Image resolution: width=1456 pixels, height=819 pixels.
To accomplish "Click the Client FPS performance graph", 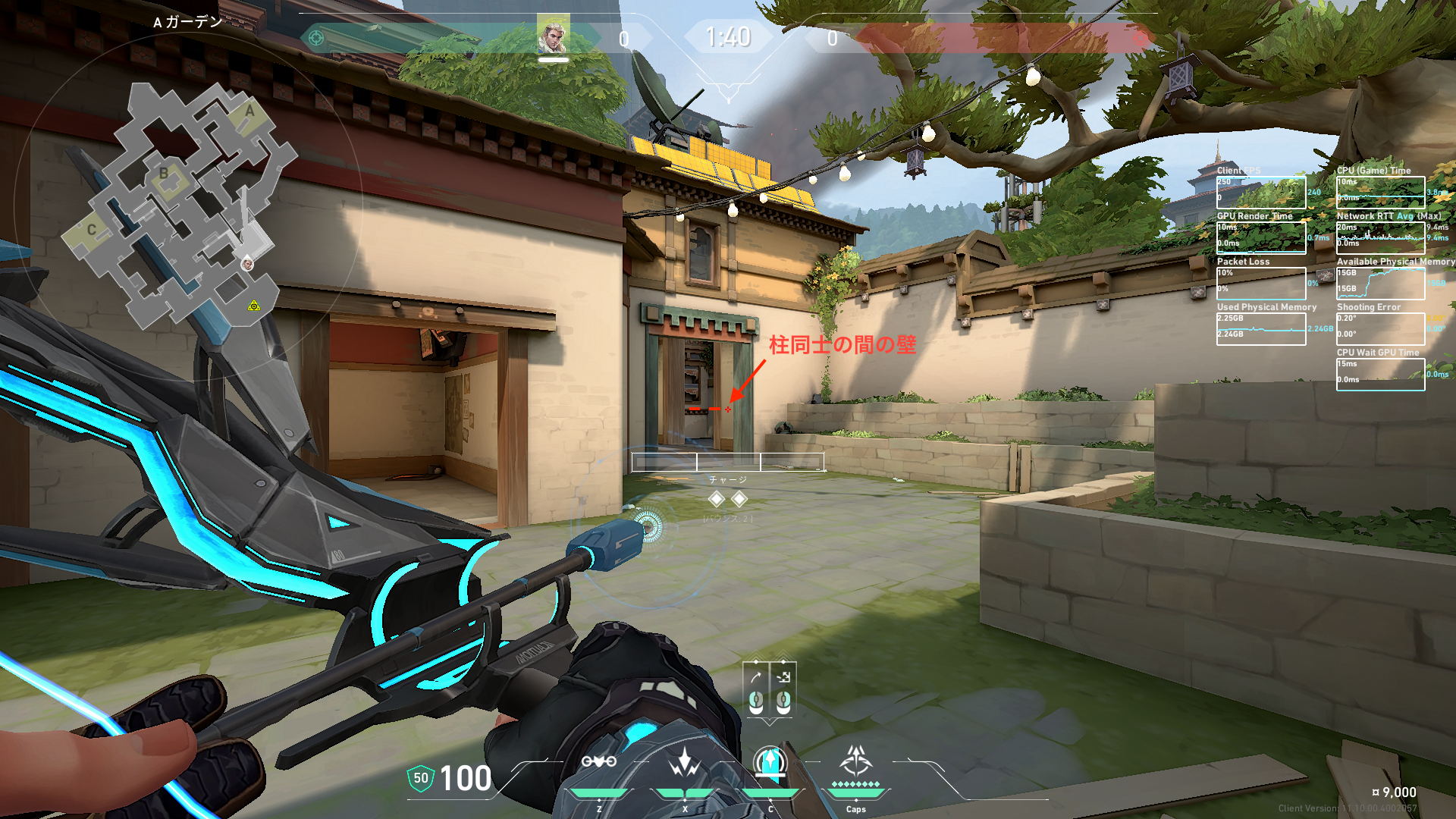I will pyautogui.click(x=1261, y=193).
